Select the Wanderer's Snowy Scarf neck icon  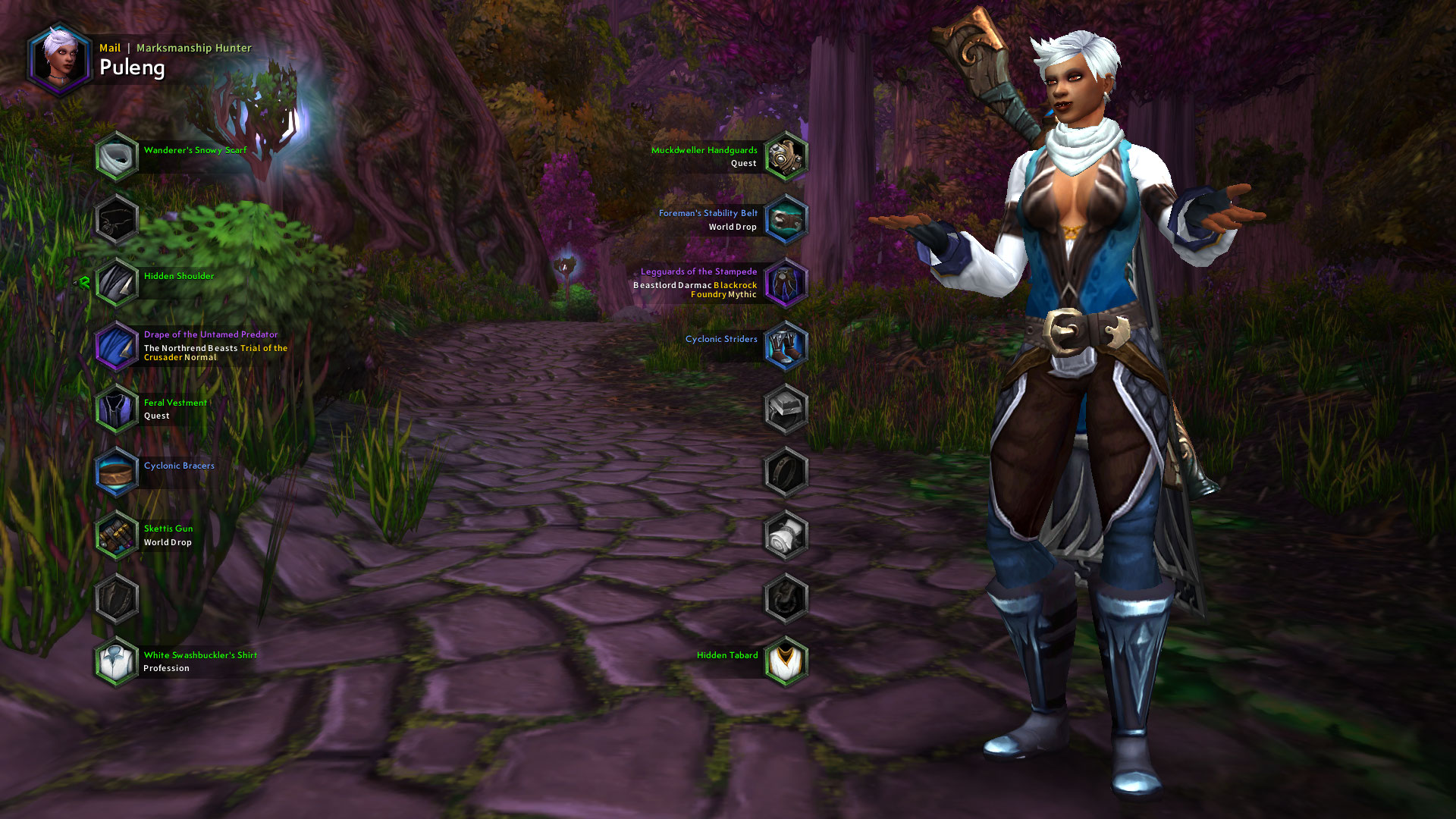tap(116, 155)
